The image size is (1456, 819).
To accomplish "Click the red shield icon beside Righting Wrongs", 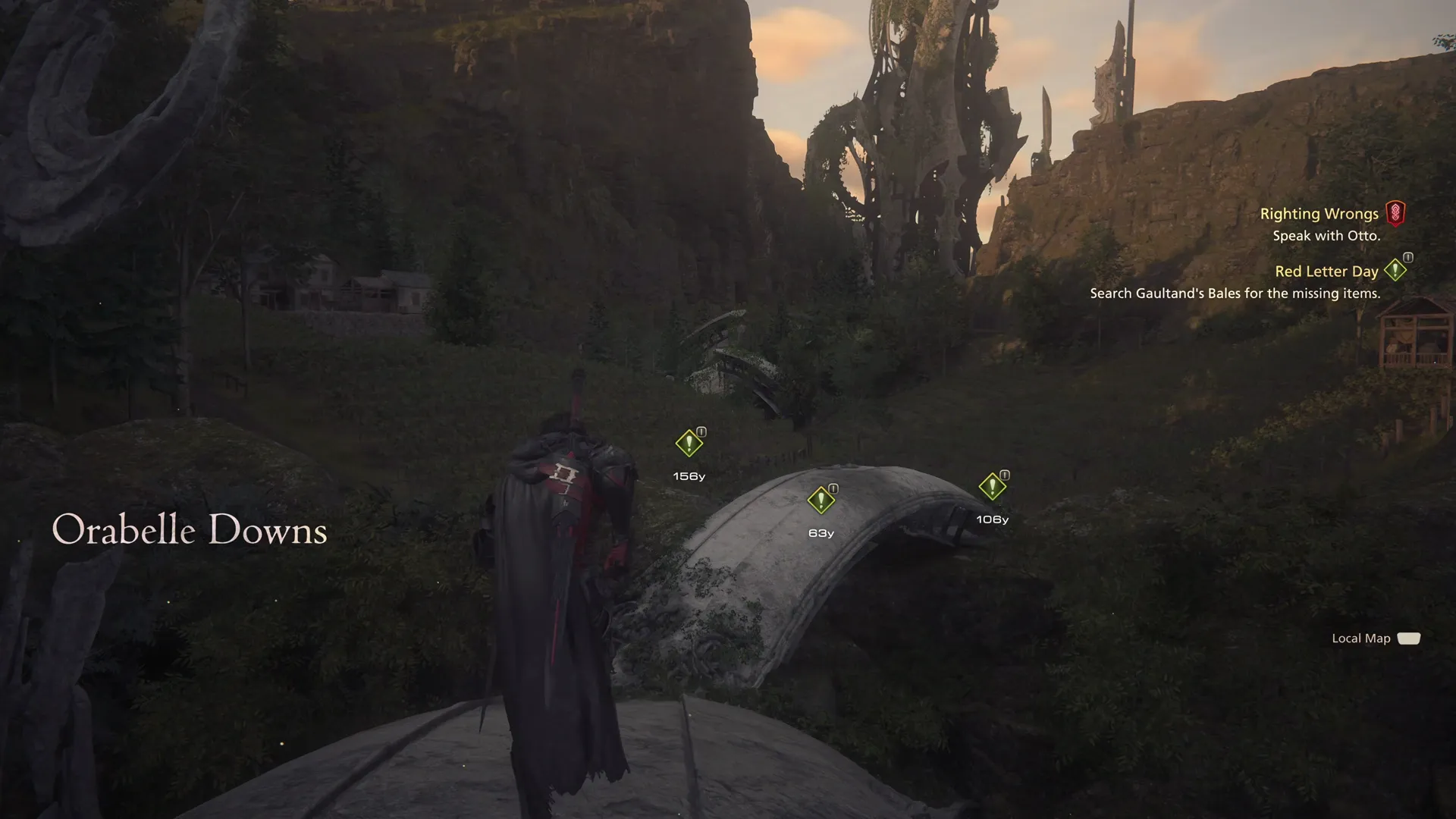I will tap(1398, 213).
